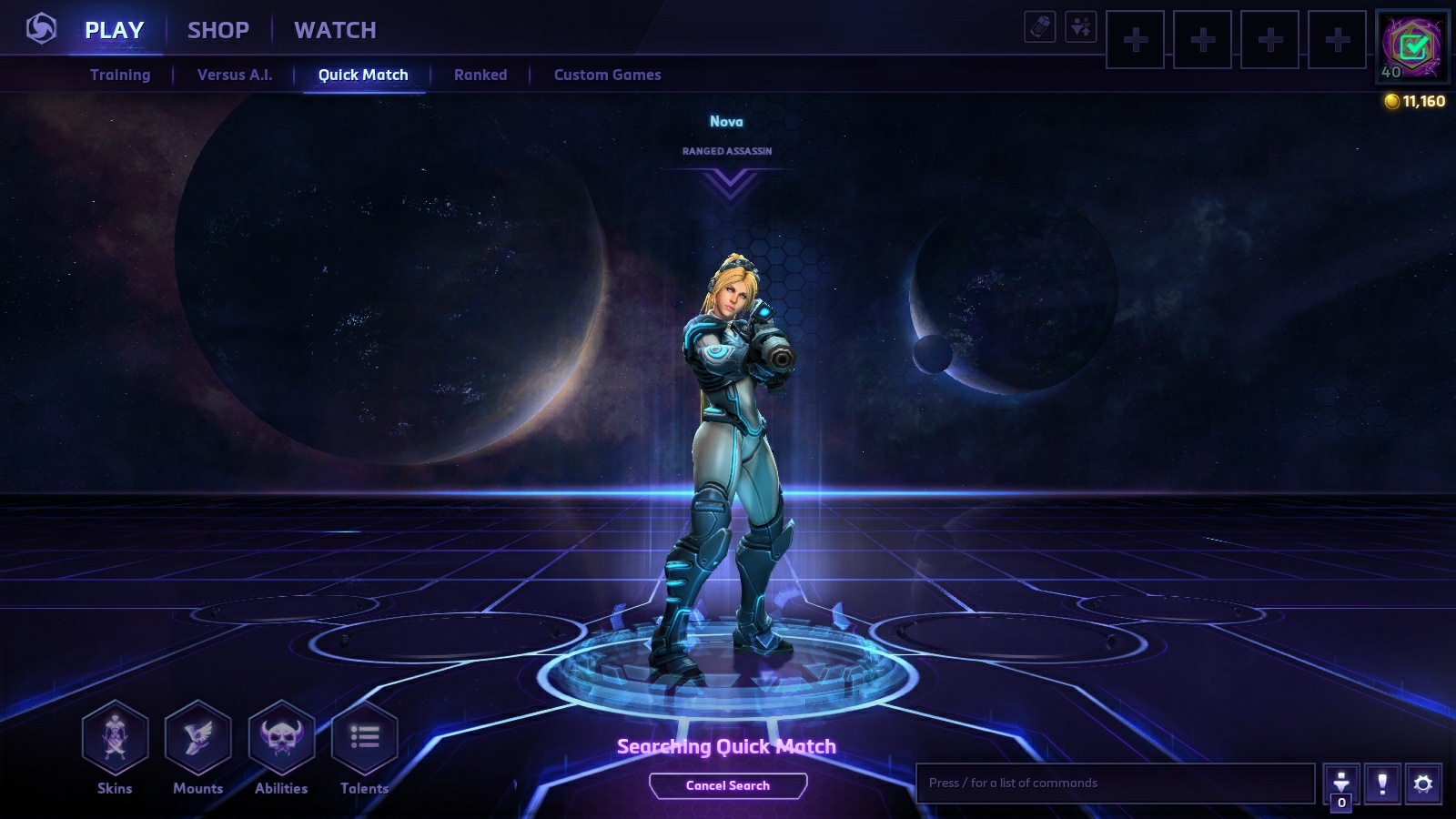This screenshot has height=819, width=1456.
Task: Open the Skins selection
Action: click(115, 737)
